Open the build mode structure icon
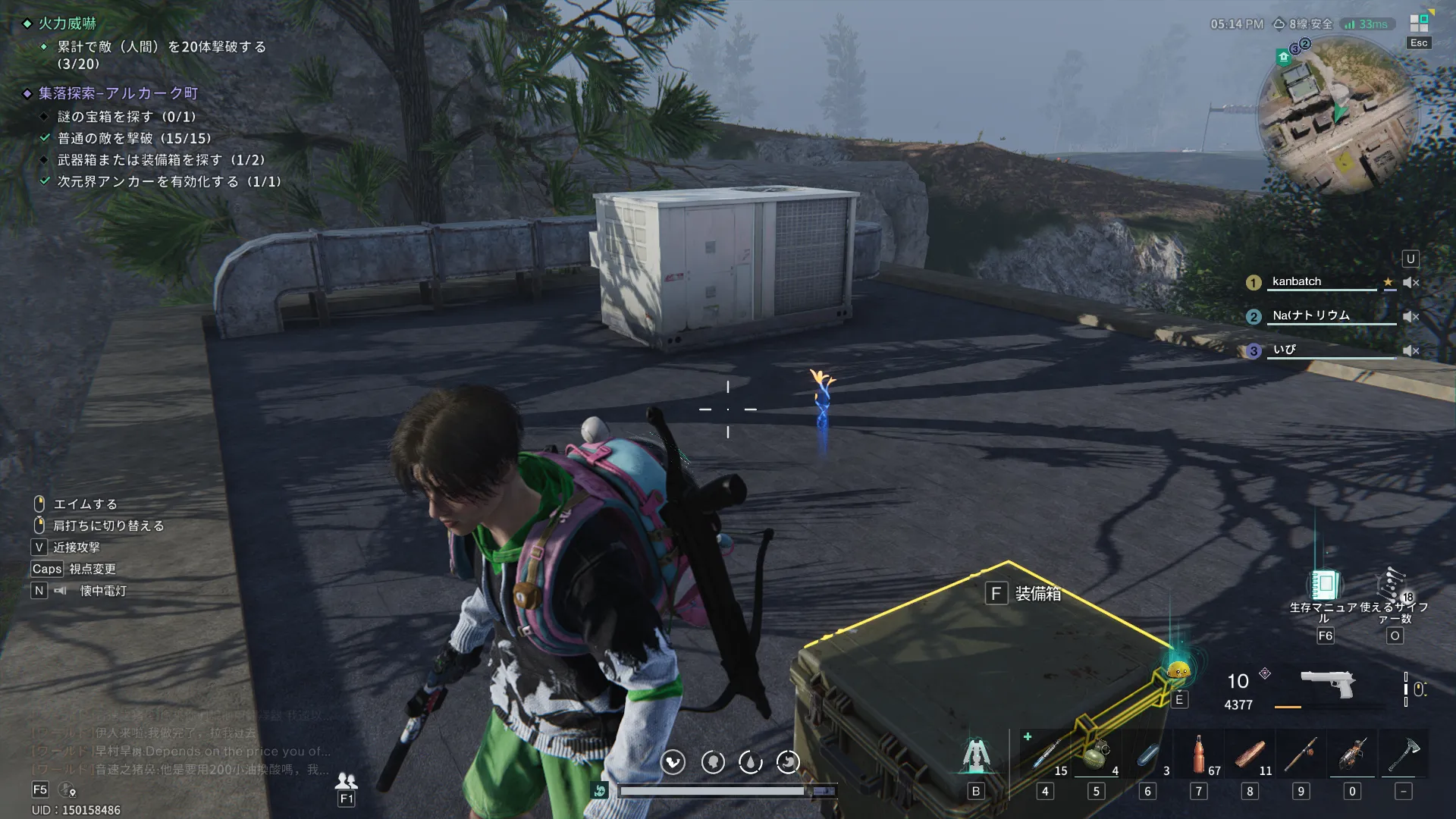The height and width of the screenshot is (819, 1456). 976,756
